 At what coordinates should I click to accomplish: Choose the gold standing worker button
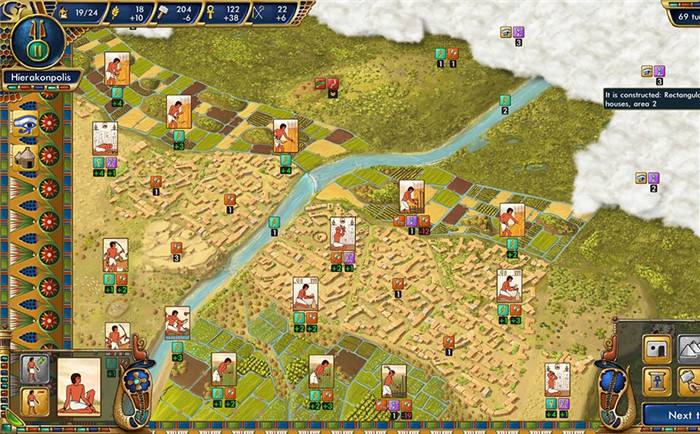(x=30, y=400)
